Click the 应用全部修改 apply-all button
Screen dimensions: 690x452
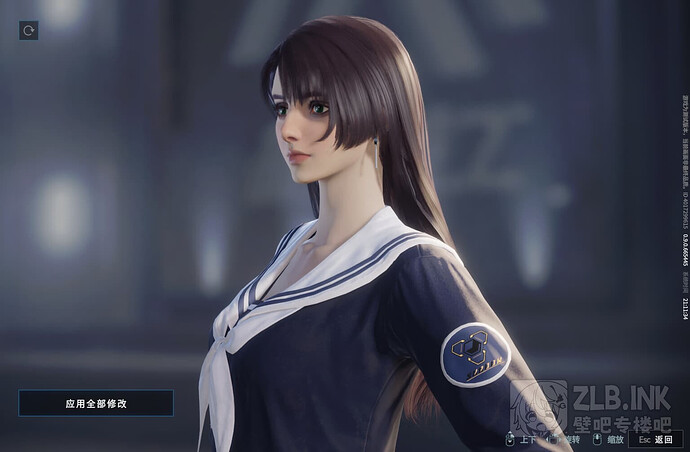pyautogui.click(x=96, y=403)
